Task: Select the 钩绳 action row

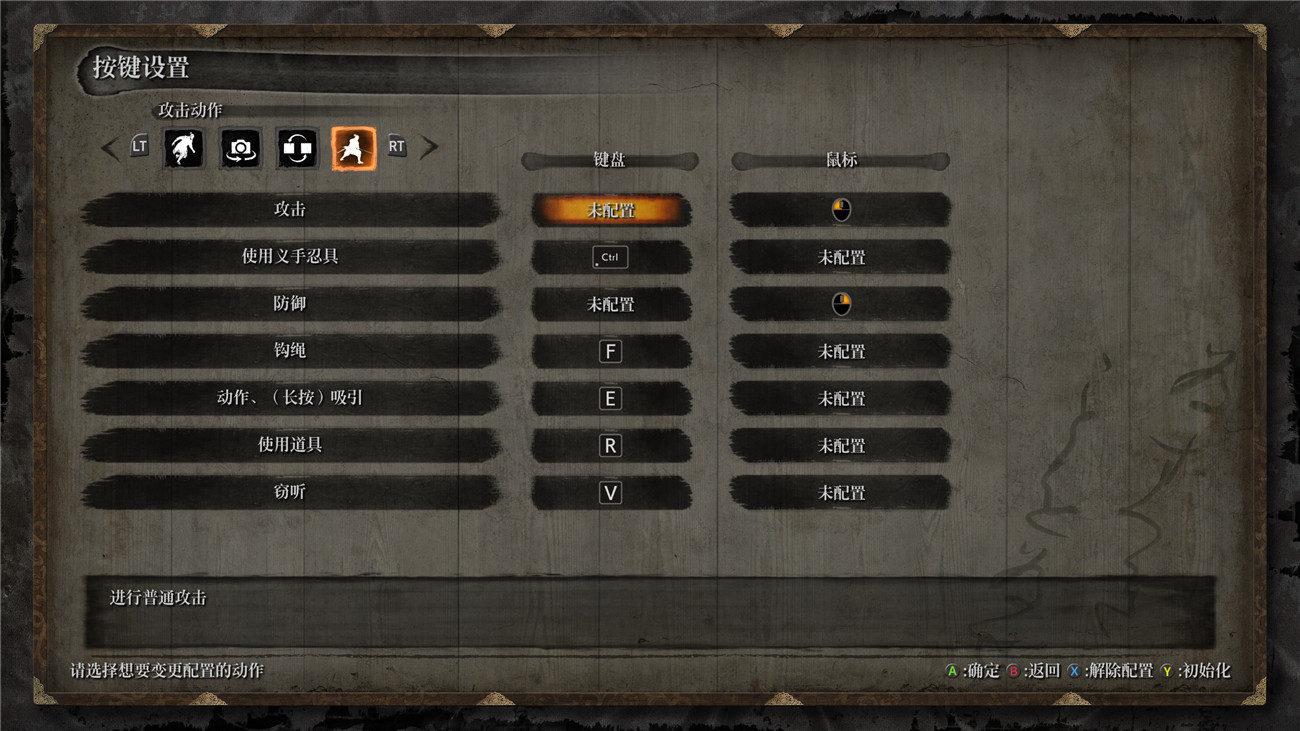Action: point(290,351)
